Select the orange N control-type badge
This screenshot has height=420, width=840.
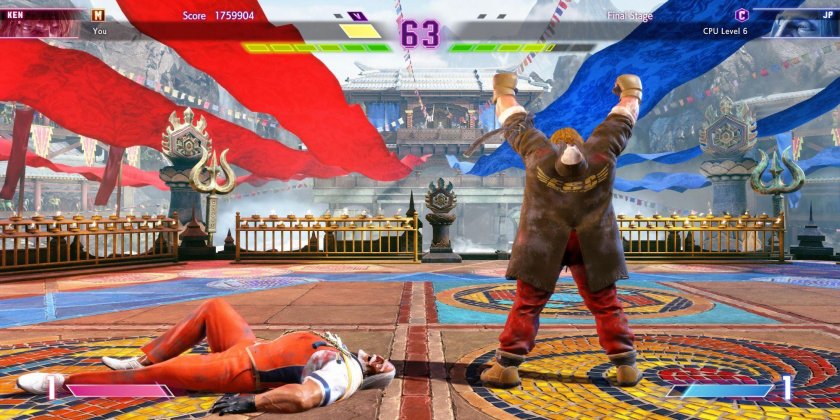pyautogui.click(x=98, y=15)
